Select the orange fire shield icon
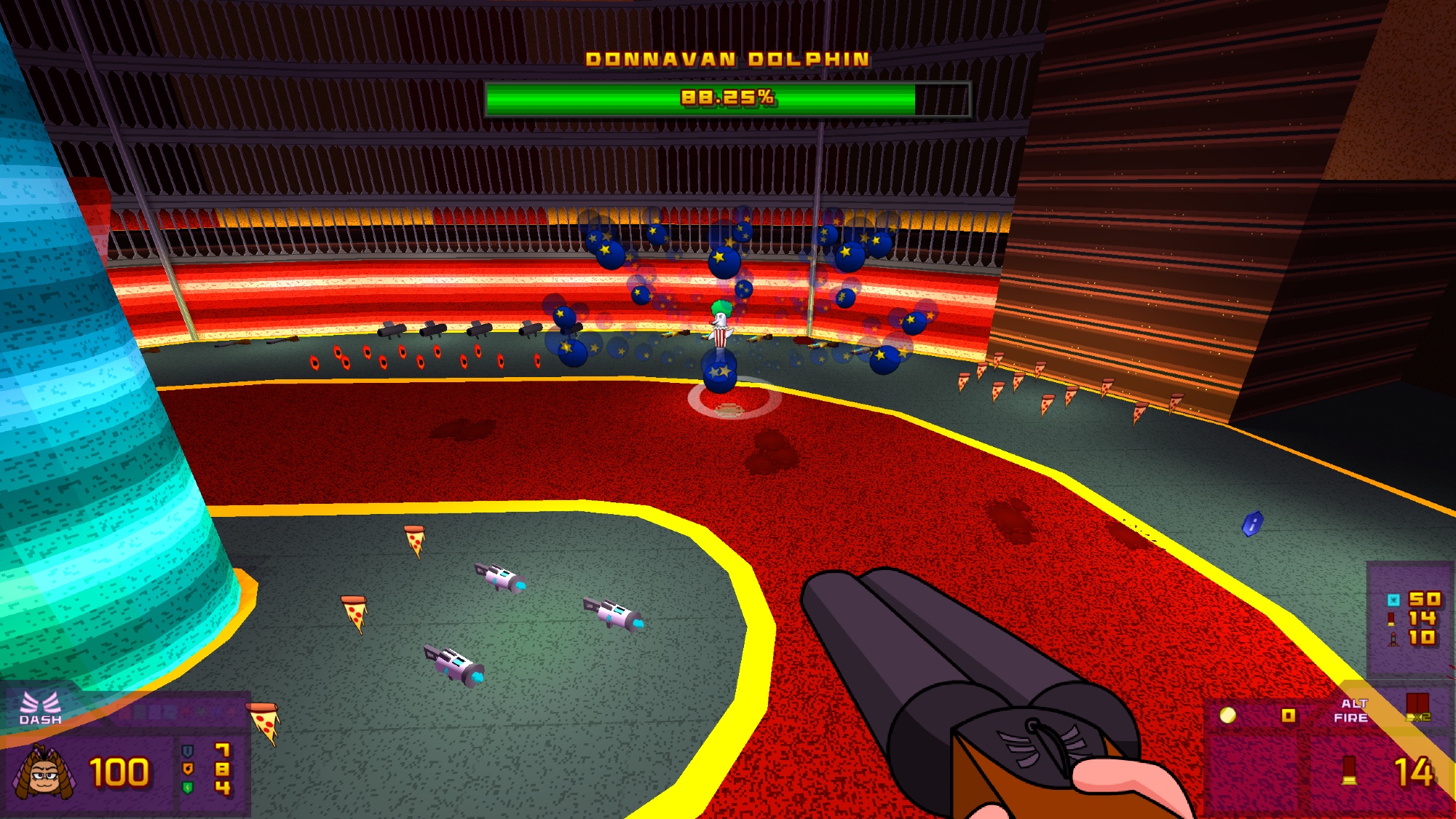Image resolution: width=1456 pixels, height=819 pixels. click(188, 769)
